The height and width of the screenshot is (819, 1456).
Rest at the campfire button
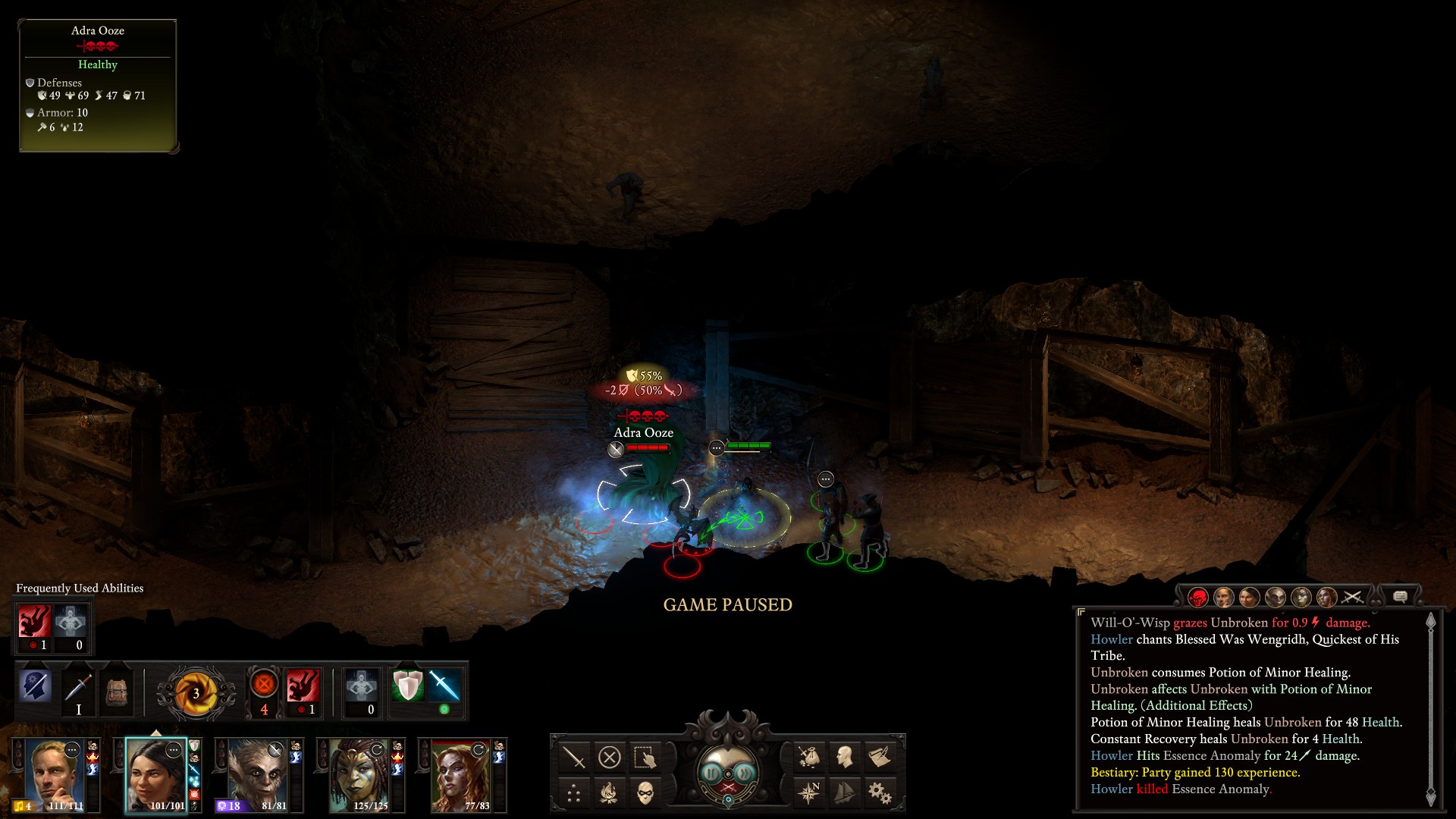pos(610,793)
